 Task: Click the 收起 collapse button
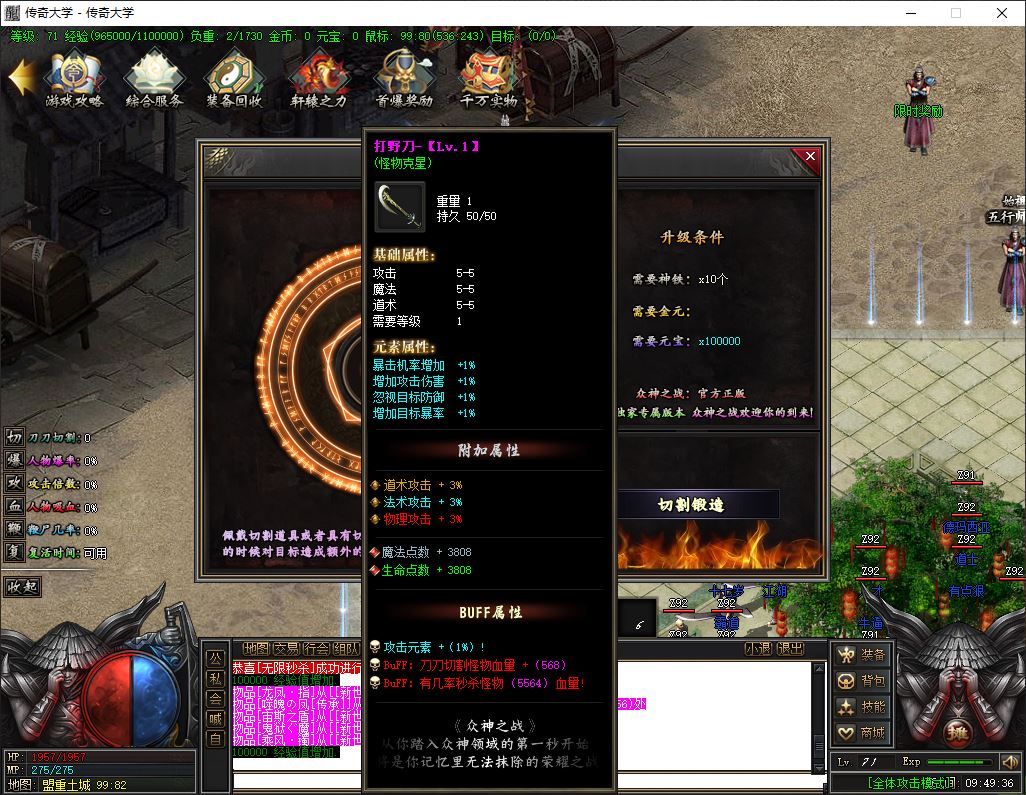[27, 586]
